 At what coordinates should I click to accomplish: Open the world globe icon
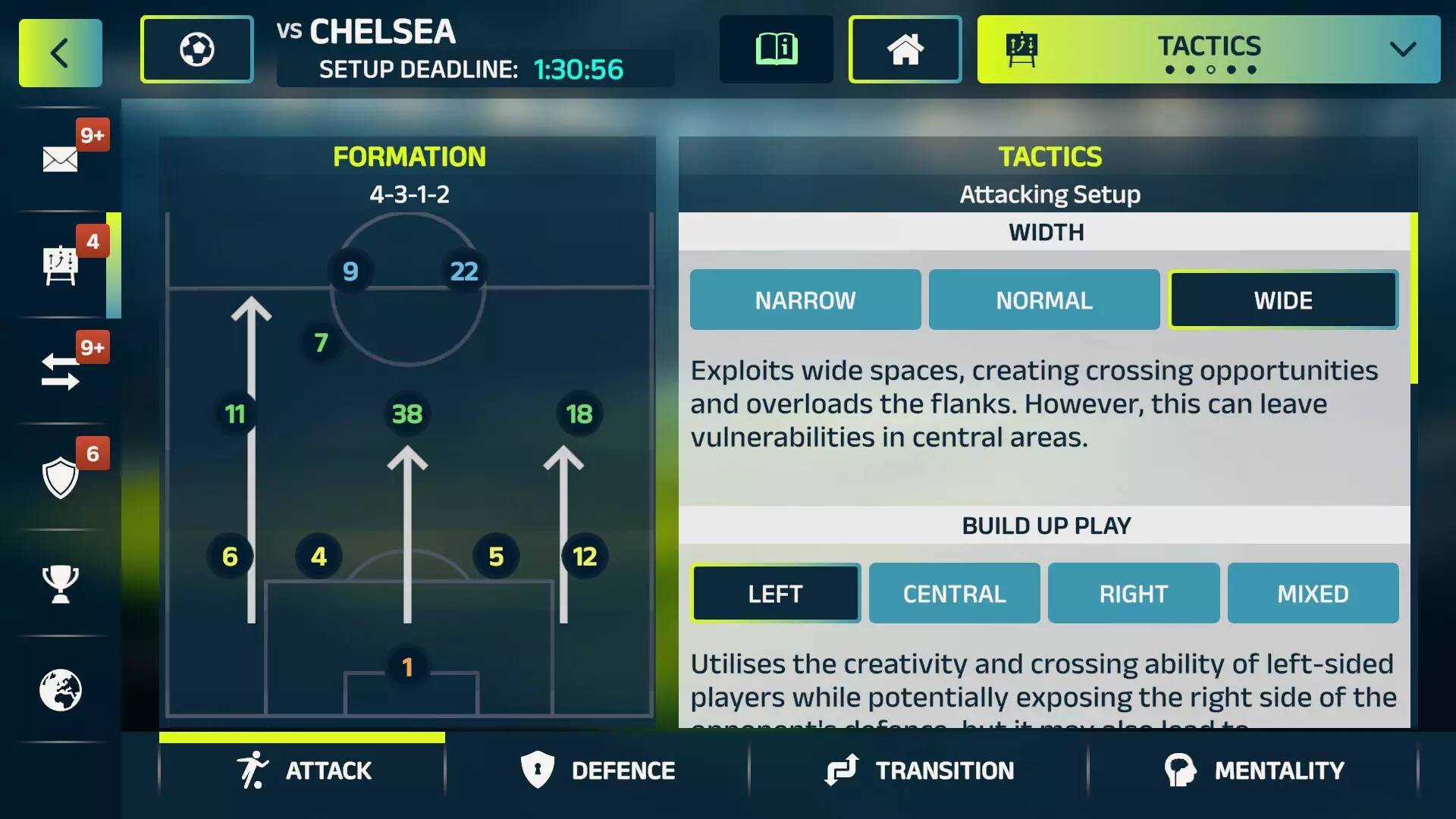click(x=61, y=690)
